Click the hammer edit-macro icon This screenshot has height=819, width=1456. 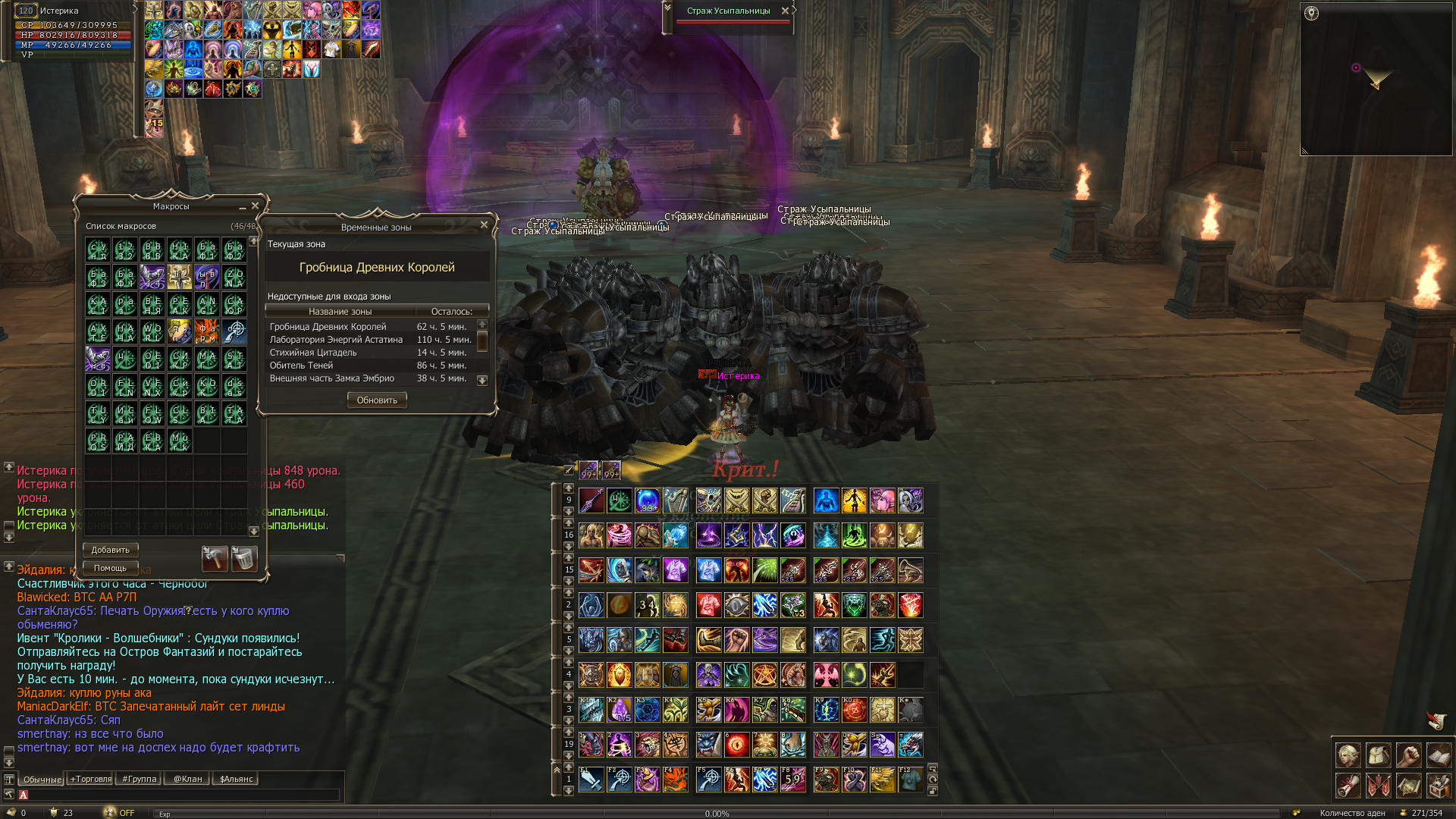click(x=215, y=559)
